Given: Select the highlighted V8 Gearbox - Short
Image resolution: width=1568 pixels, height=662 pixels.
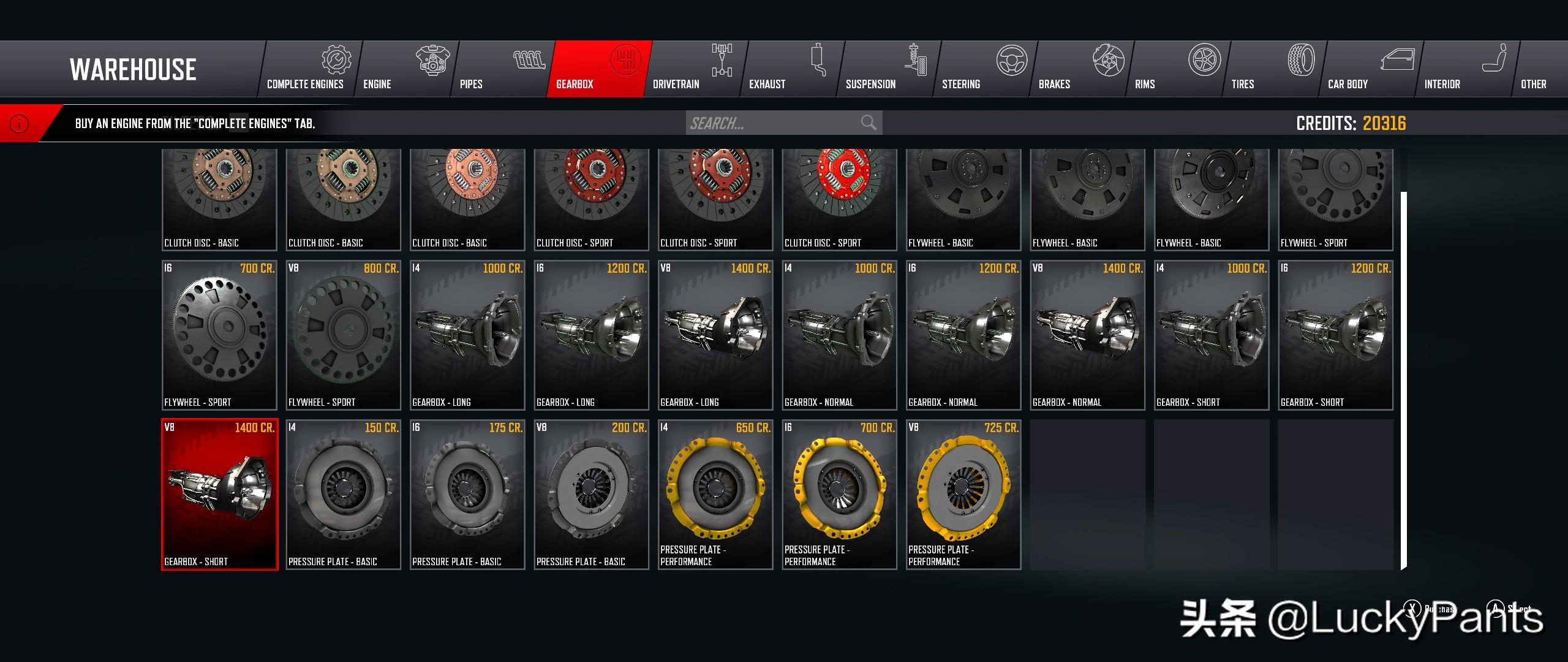Looking at the screenshot, I should (219, 494).
